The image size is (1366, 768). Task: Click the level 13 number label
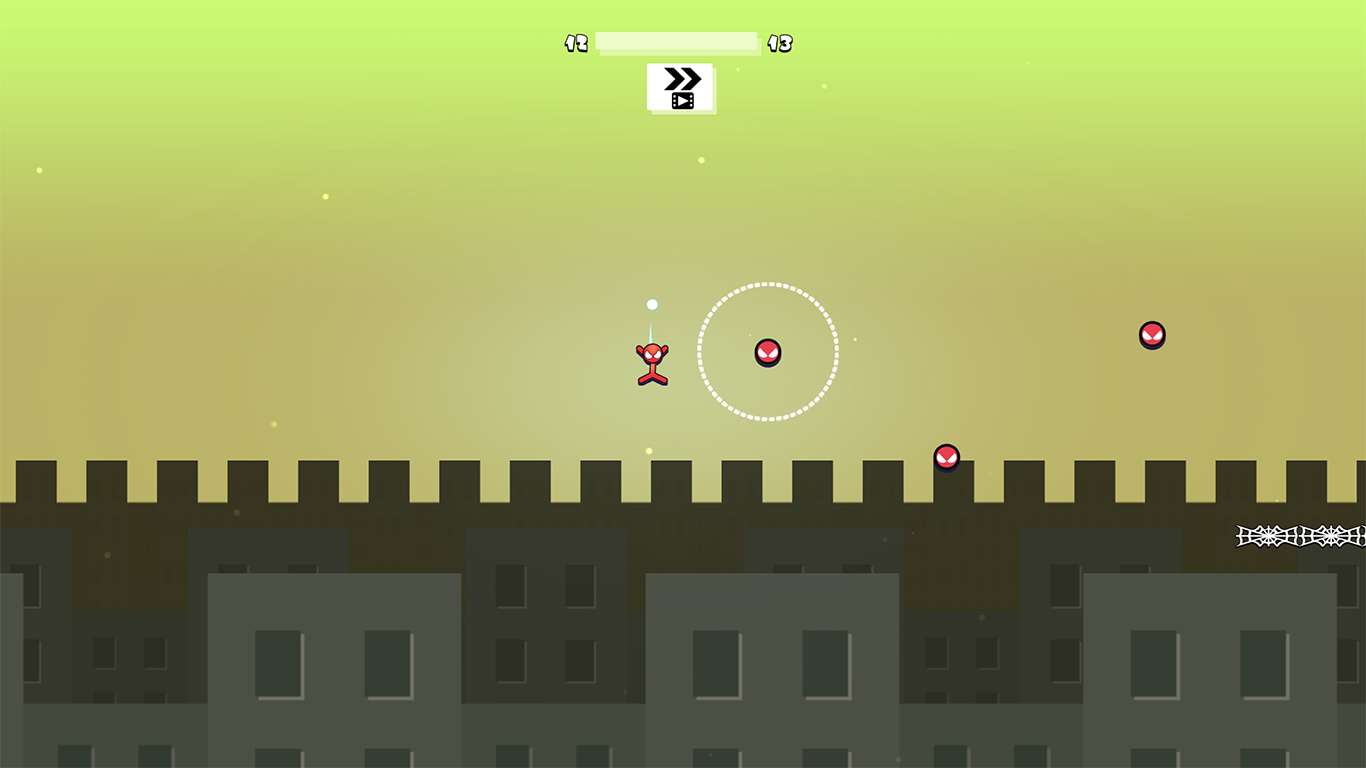click(x=781, y=43)
